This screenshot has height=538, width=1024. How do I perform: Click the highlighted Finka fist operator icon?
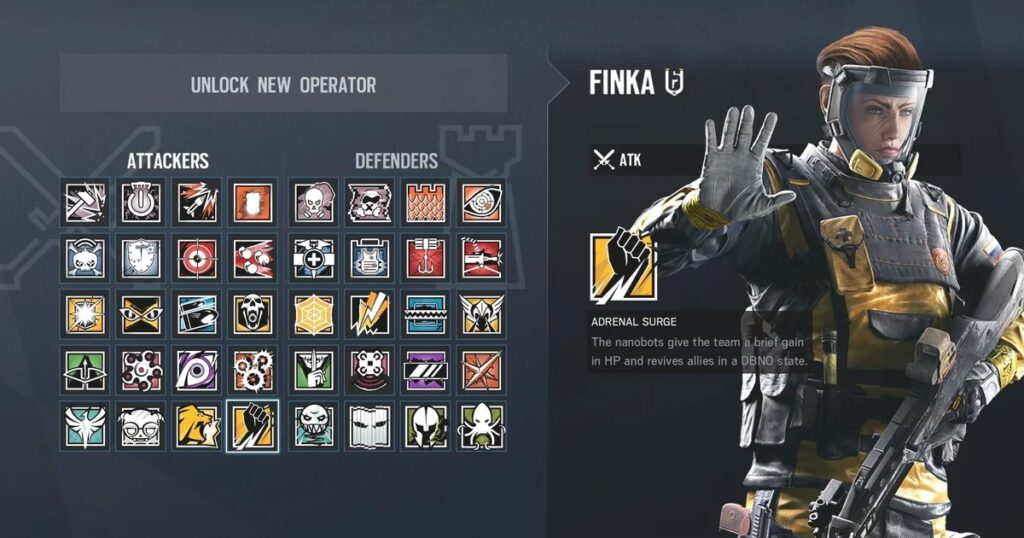pyautogui.click(x=253, y=426)
